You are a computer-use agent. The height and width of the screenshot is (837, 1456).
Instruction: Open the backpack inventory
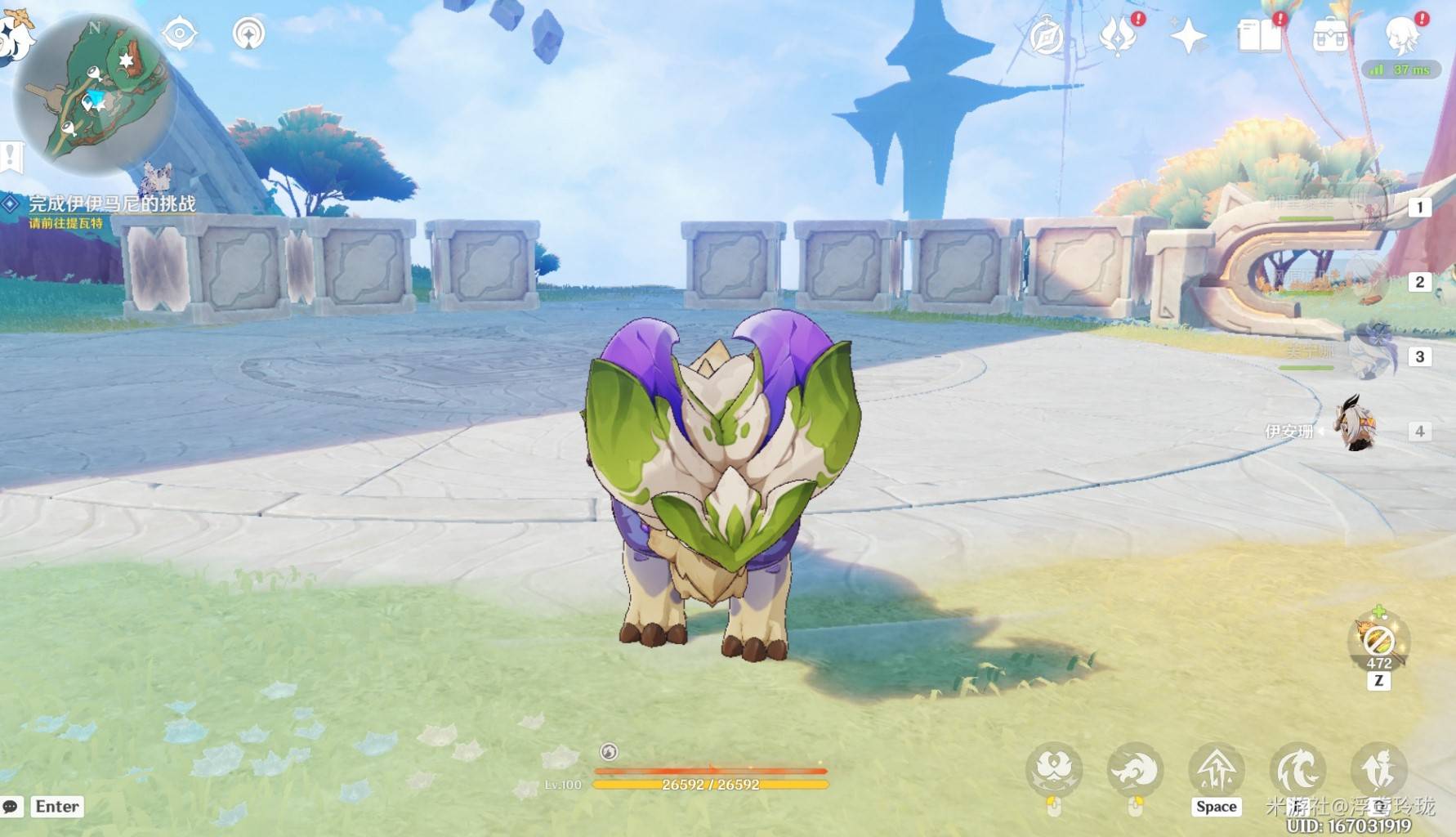tap(1329, 36)
